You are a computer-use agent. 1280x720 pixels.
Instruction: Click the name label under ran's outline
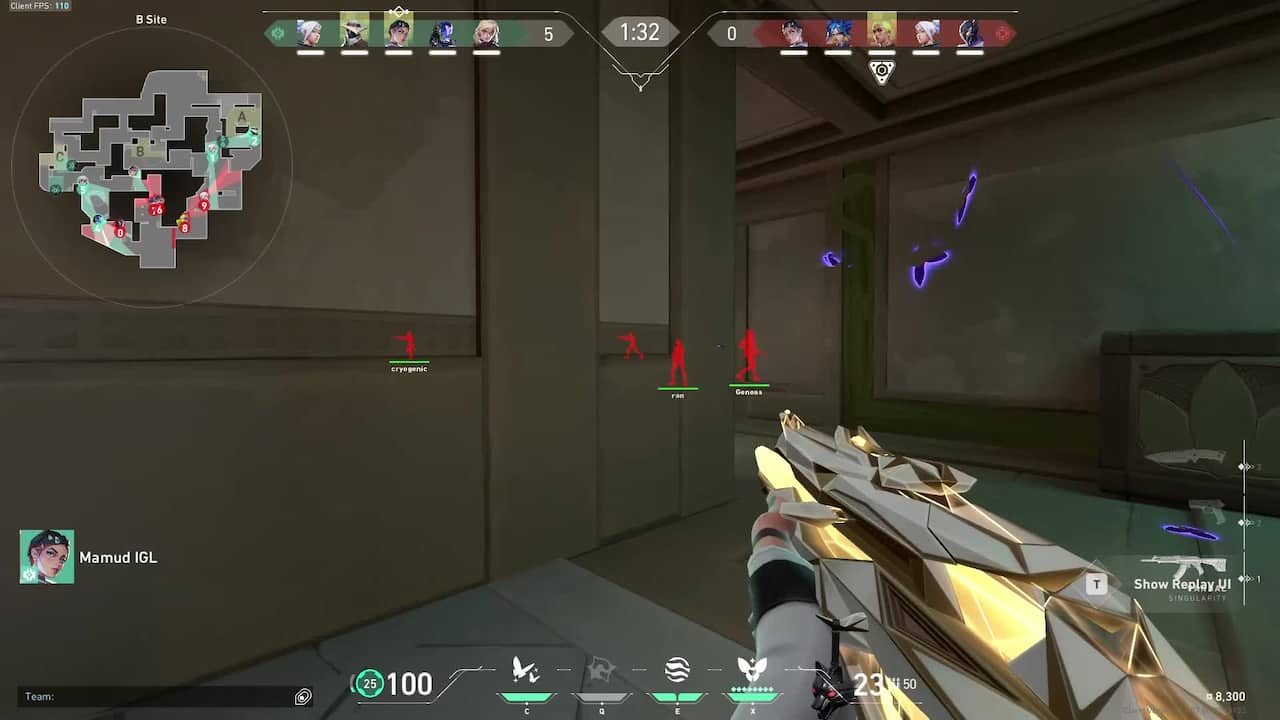point(678,392)
